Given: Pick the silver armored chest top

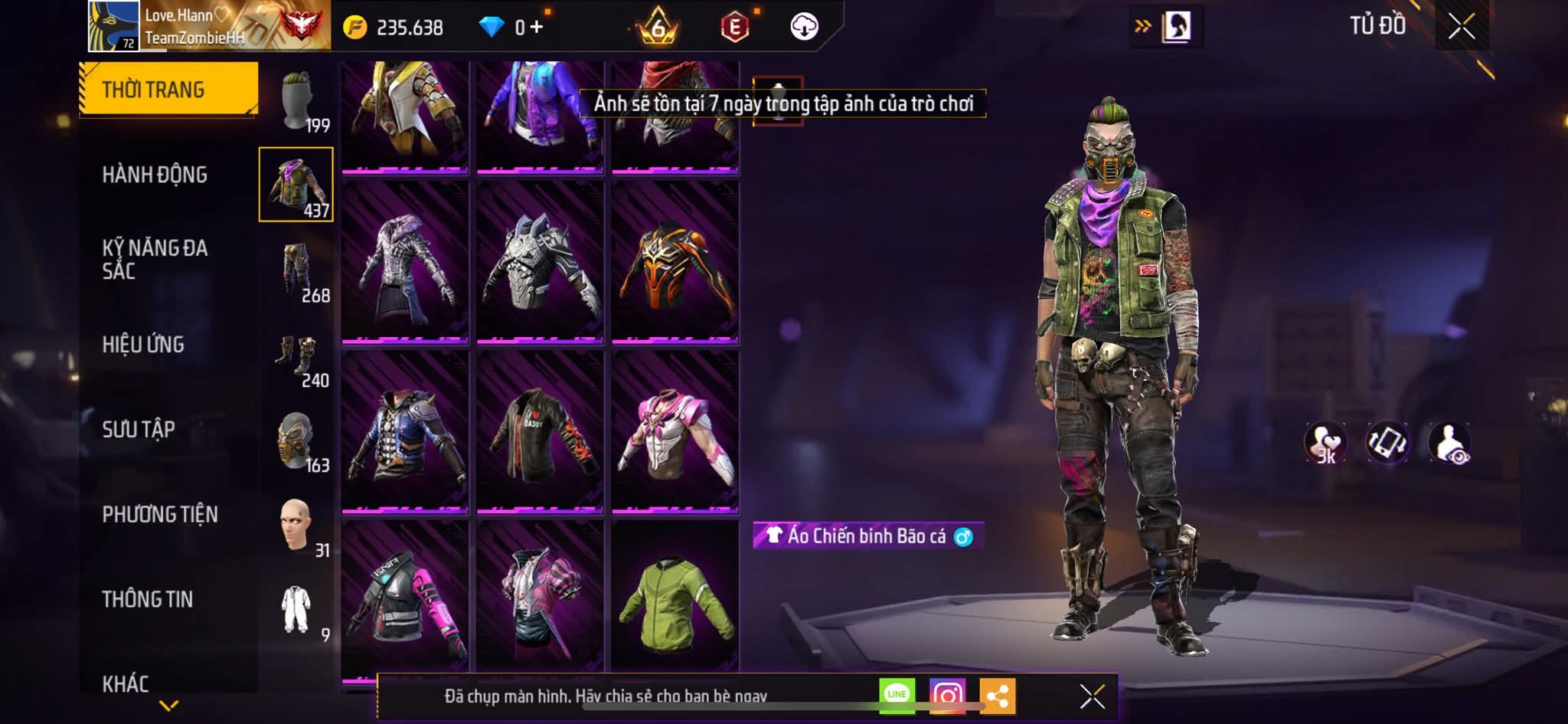Looking at the screenshot, I should click(540, 262).
